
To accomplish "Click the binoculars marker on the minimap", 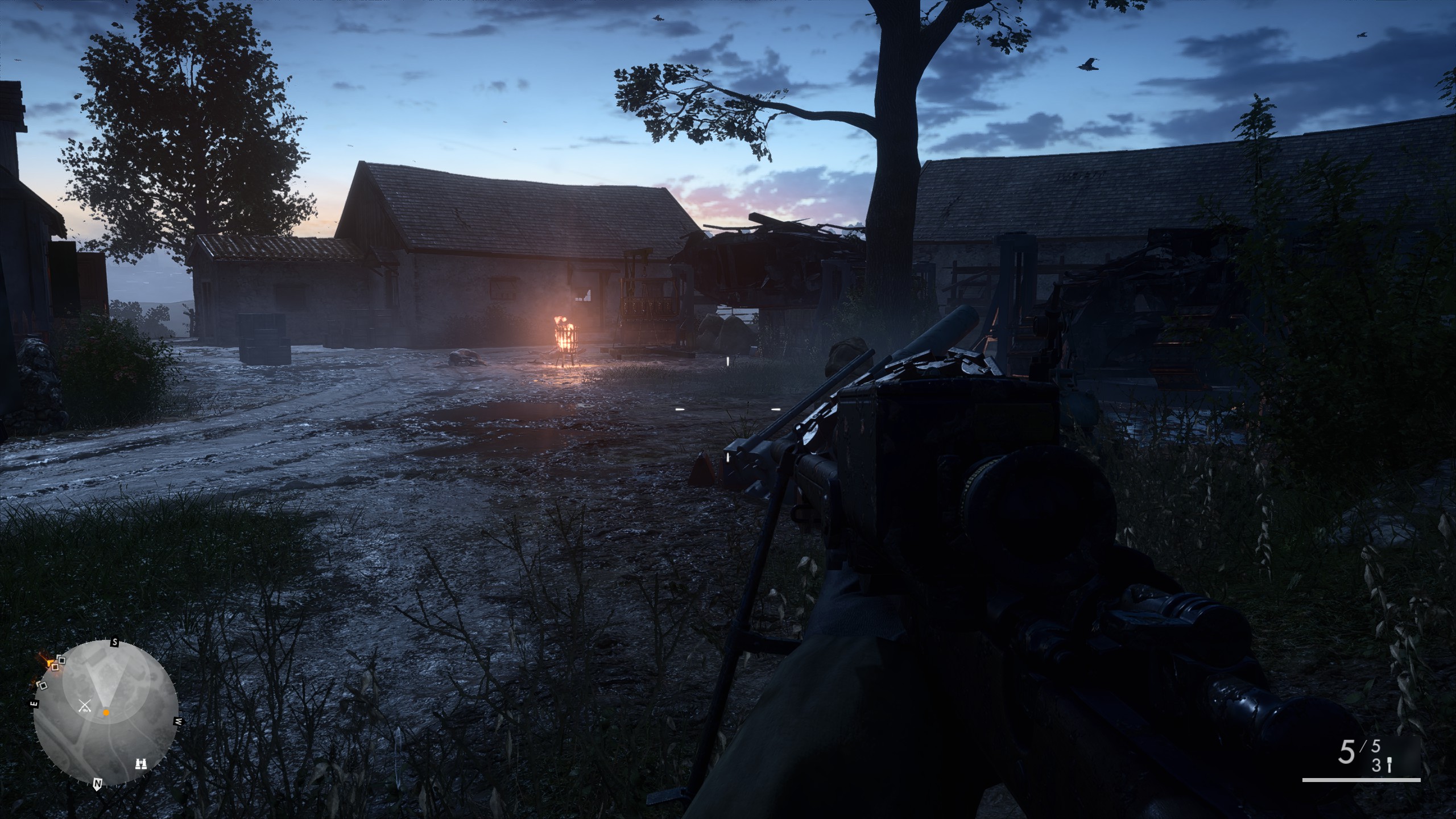I will (x=140, y=763).
